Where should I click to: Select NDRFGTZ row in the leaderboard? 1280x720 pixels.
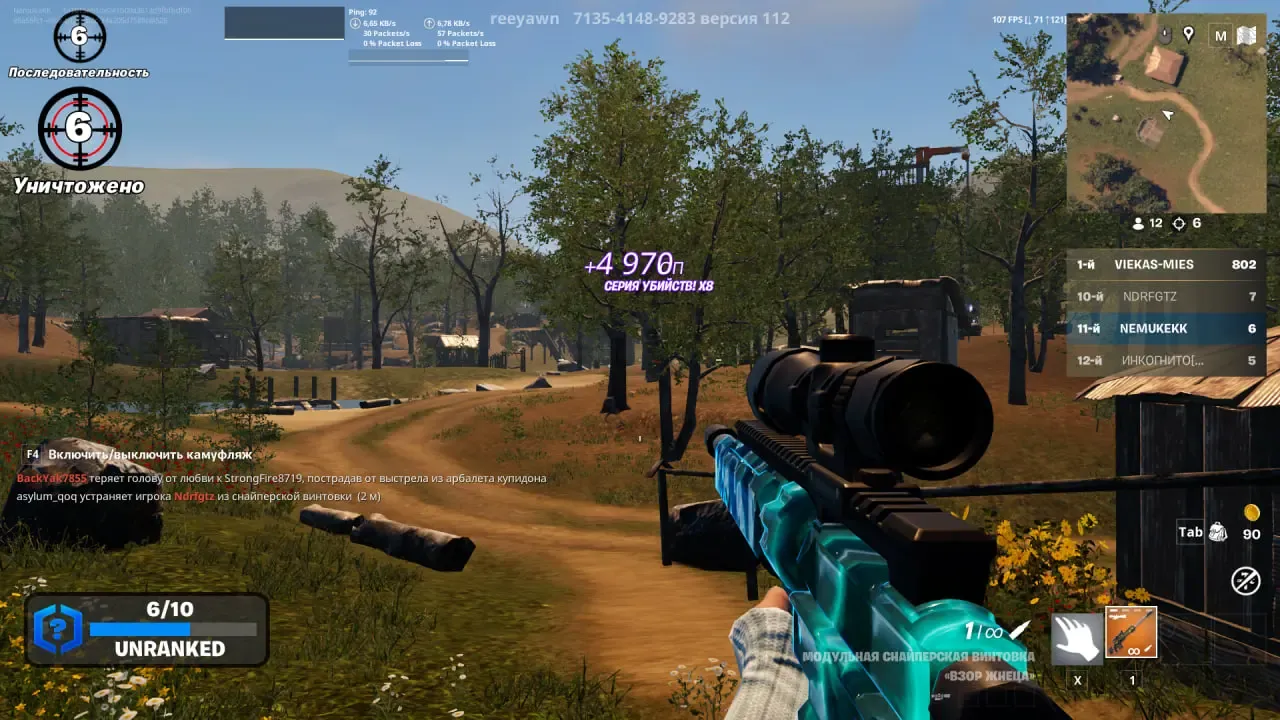1165,297
